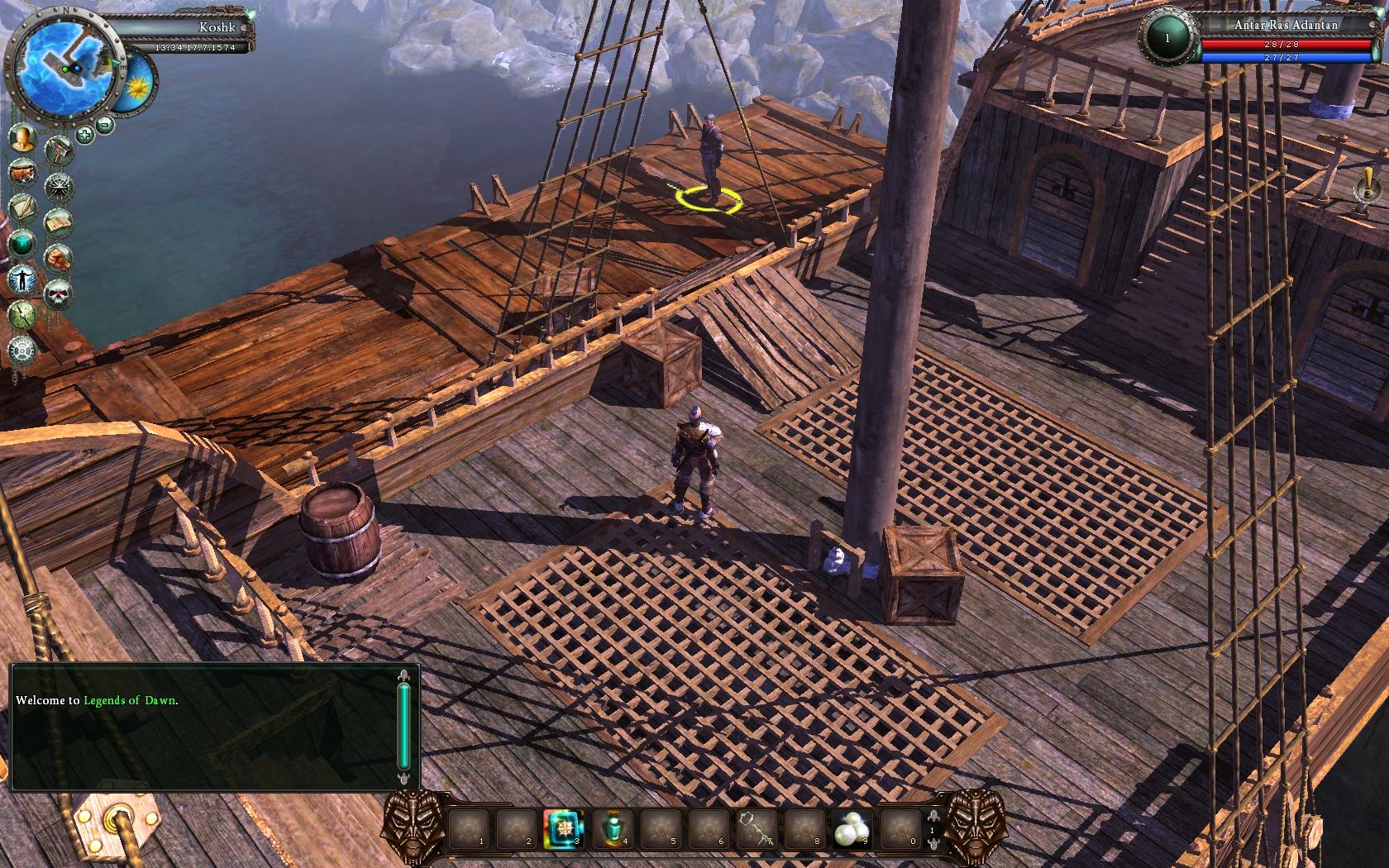1389x868 pixels.
Task: Select the clenched fist icon
Action: 59,257
